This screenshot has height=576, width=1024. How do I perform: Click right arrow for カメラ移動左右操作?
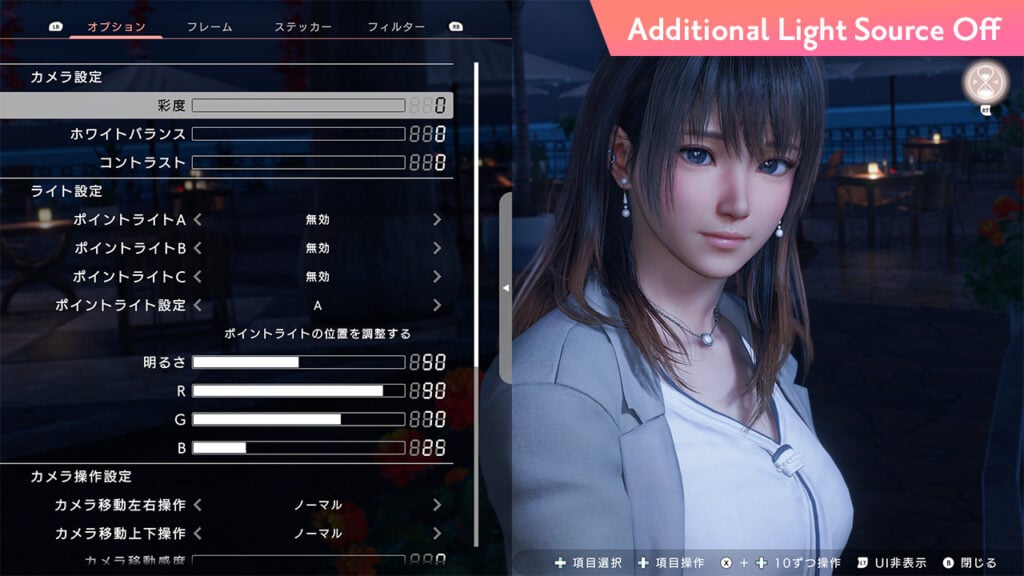click(437, 505)
